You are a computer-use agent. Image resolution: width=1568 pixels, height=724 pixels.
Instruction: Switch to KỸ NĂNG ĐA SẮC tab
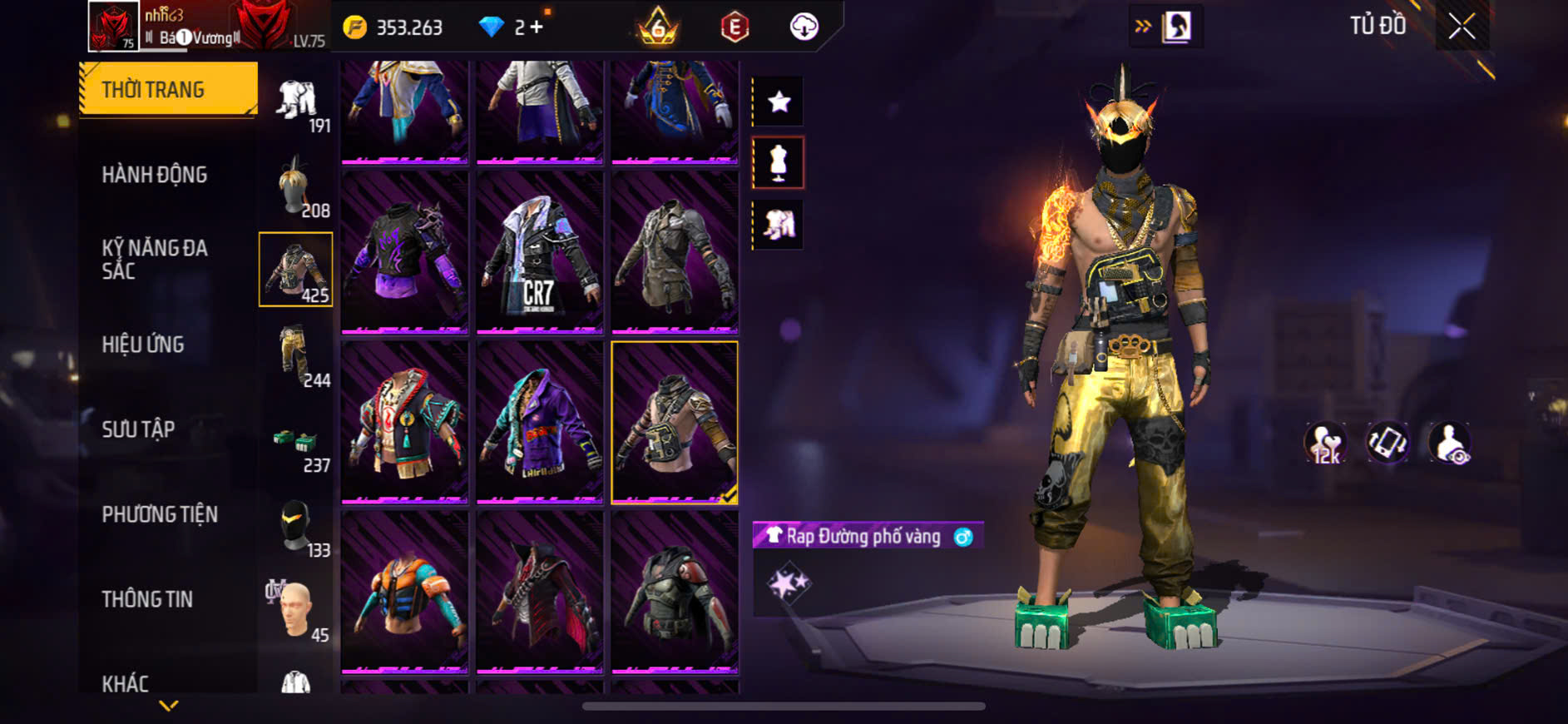click(155, 259)
